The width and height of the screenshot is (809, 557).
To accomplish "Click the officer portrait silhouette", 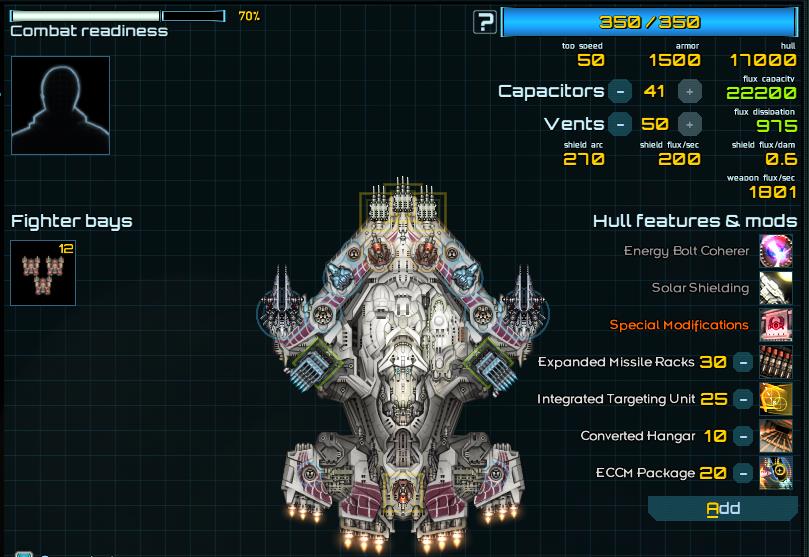I will point(60,105).
